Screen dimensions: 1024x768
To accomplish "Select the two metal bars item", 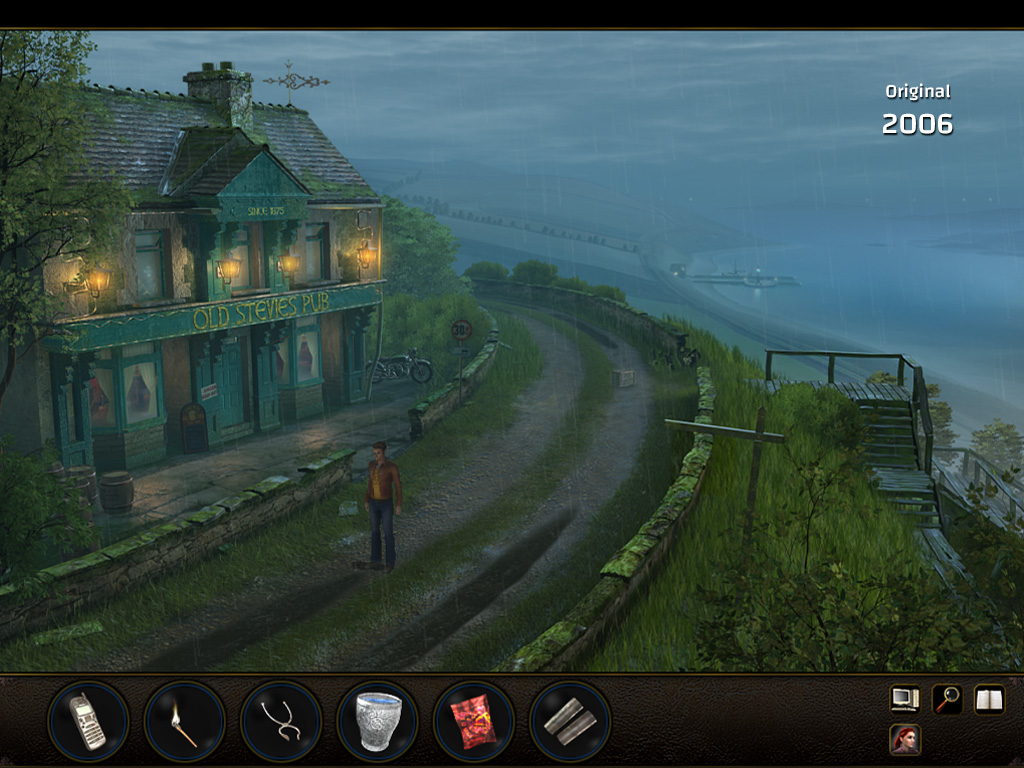I will pyautogui.click(x=569, y=721).
